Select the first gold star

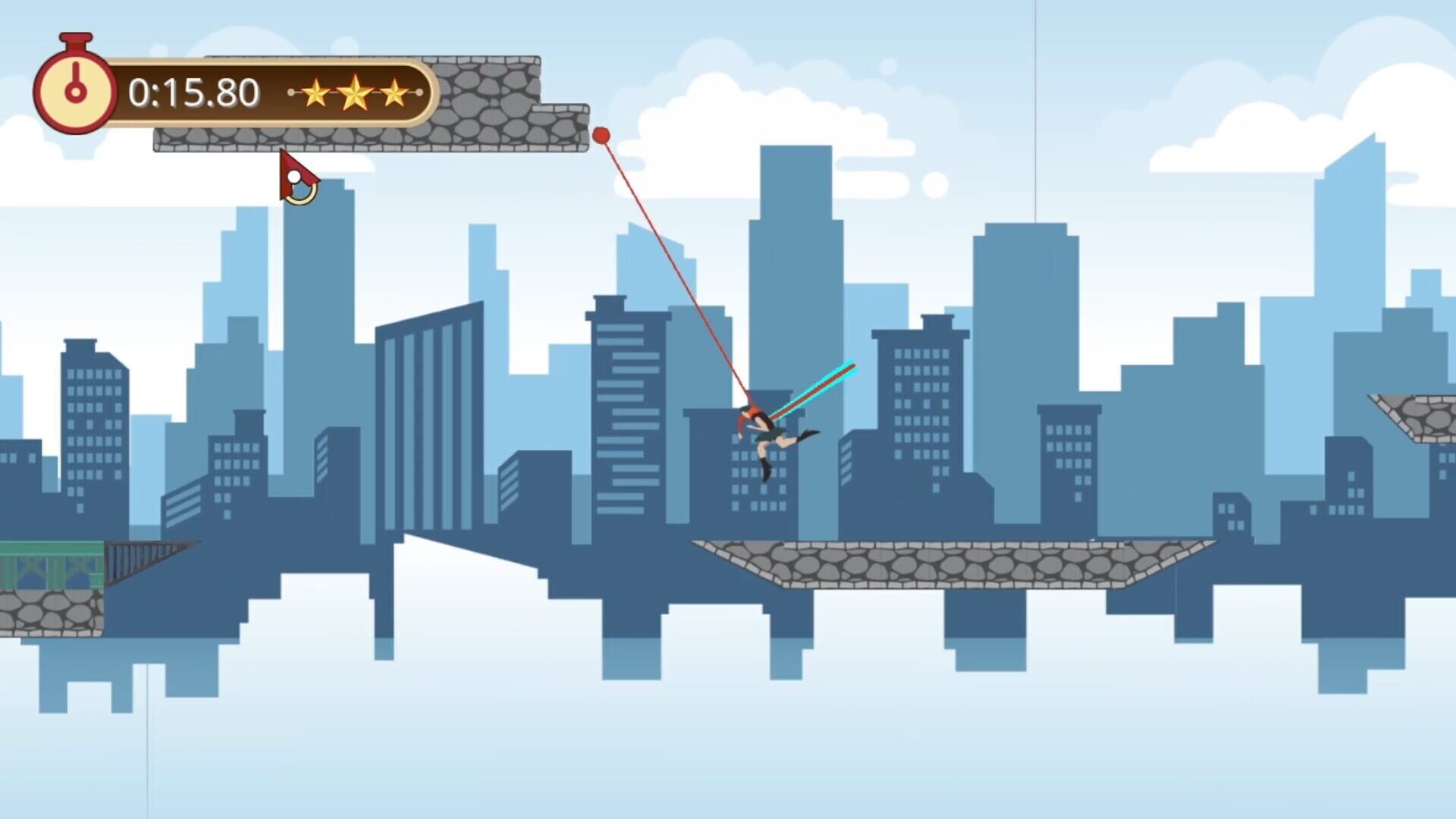pos(315,91)
